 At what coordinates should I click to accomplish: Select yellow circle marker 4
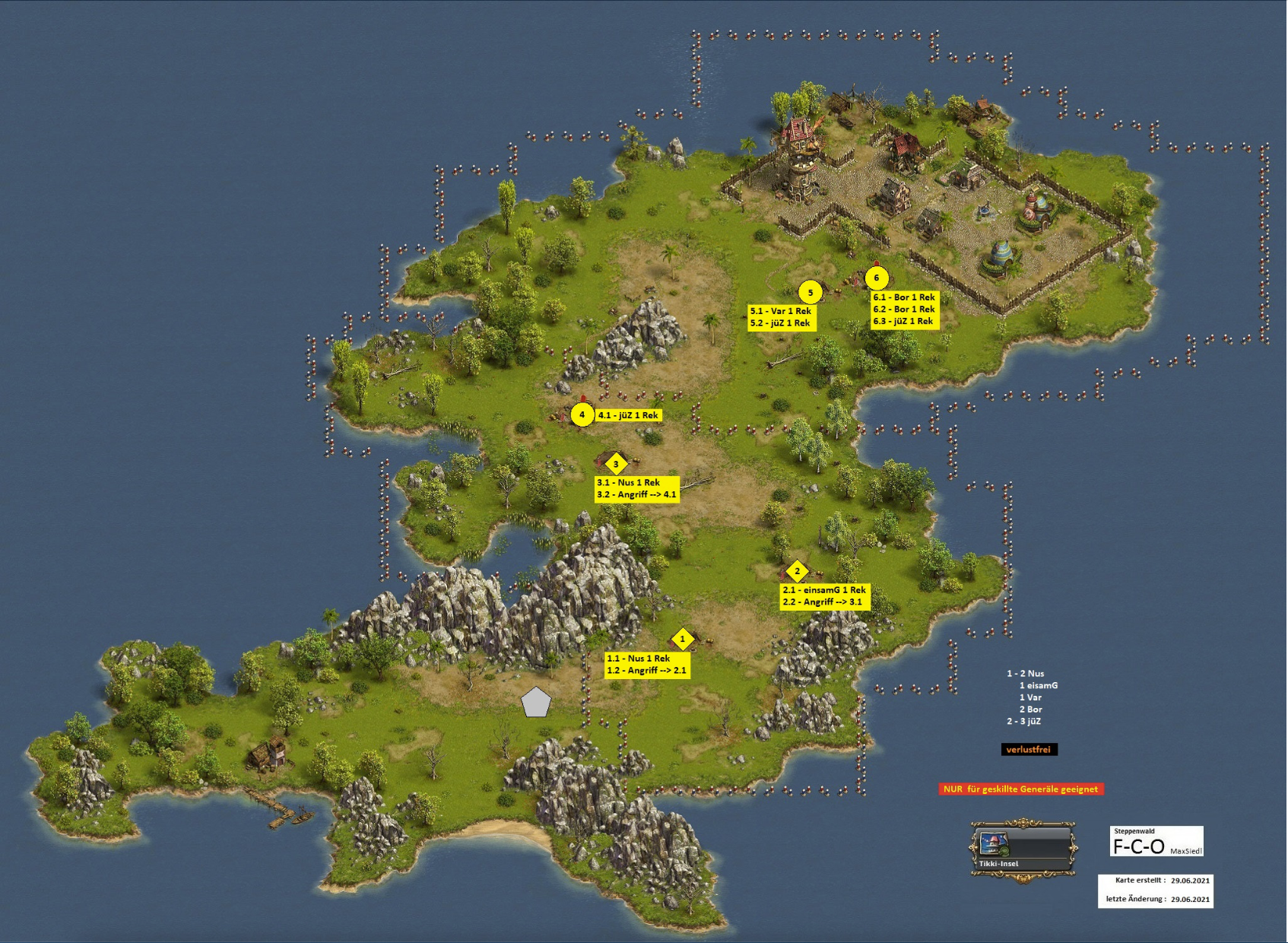click(582, 414)
